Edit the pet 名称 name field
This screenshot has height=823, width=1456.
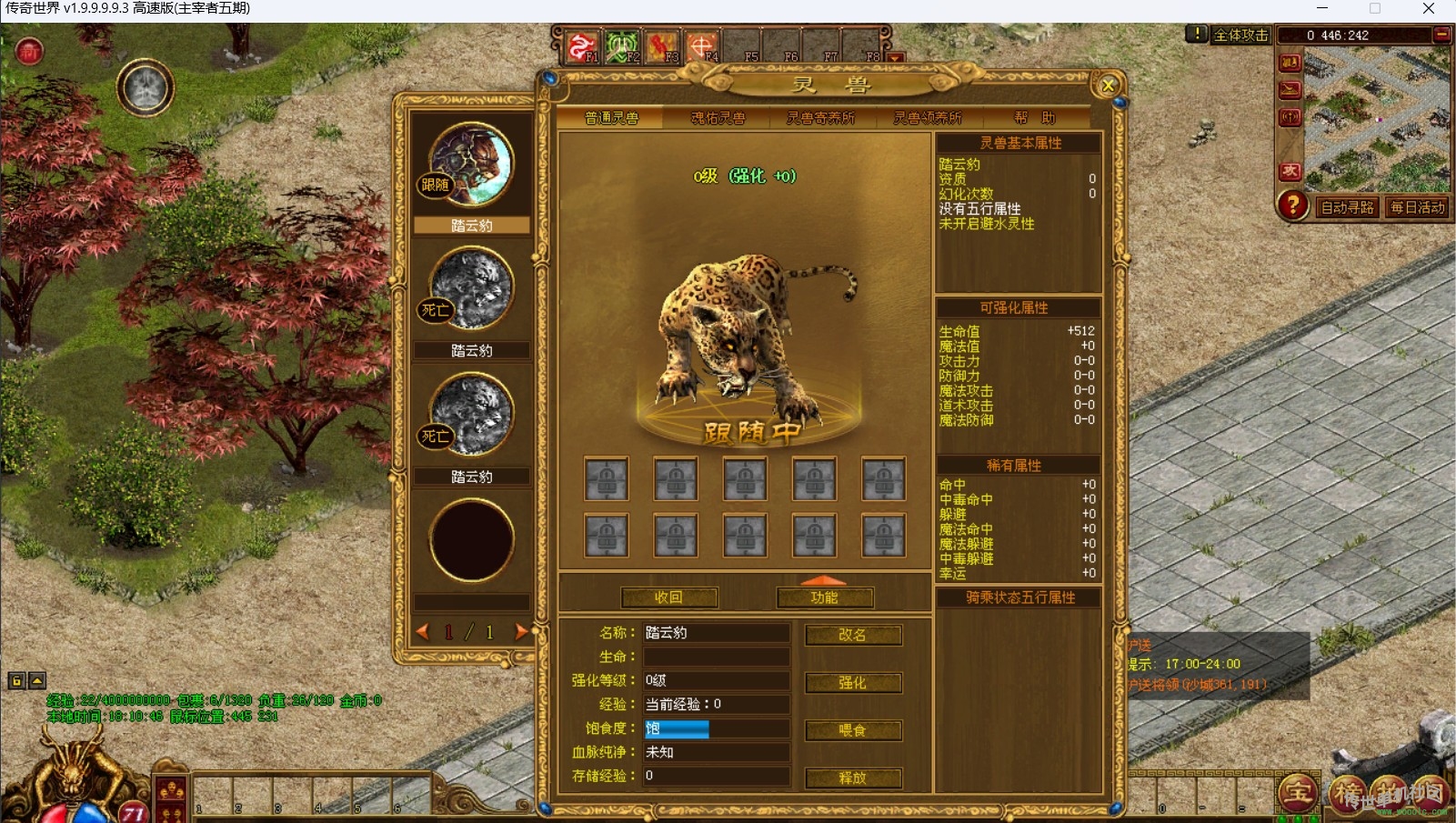(716, 633)
